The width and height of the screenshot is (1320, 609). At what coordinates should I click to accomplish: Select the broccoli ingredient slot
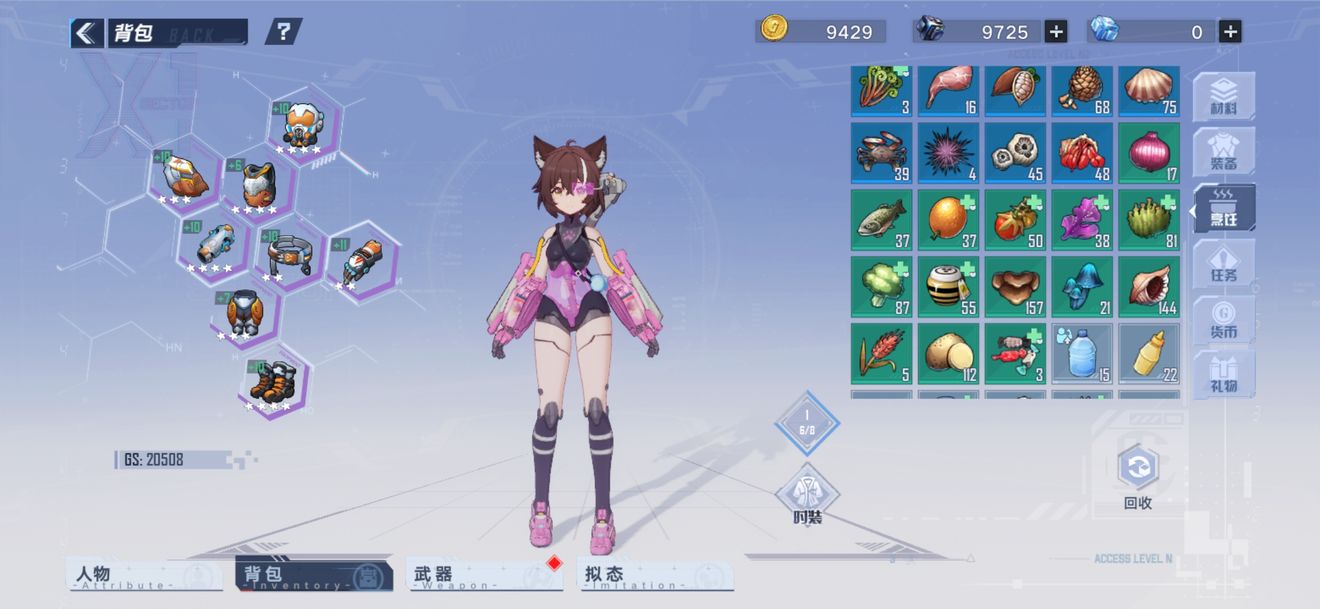pyautogui.click(x=881, y=287)
